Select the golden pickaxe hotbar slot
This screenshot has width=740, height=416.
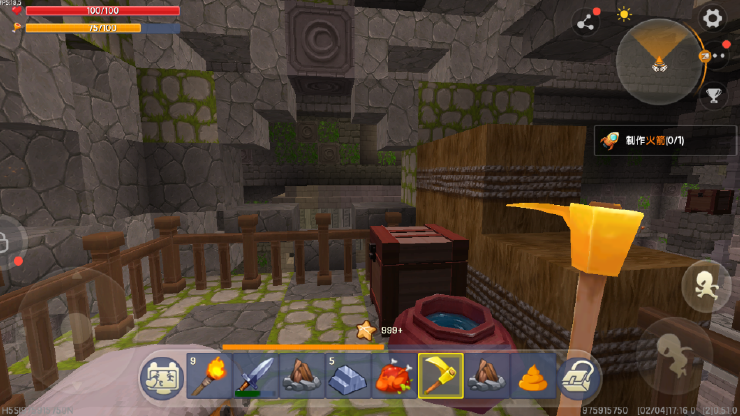click(x=440, y=377)
